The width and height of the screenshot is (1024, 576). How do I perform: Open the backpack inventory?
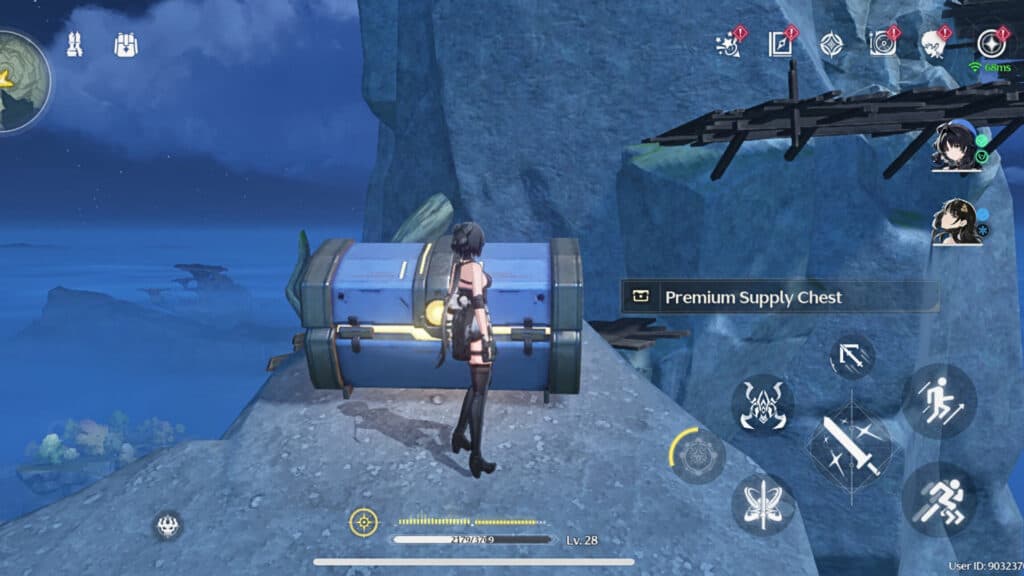(x=126, y=45)
